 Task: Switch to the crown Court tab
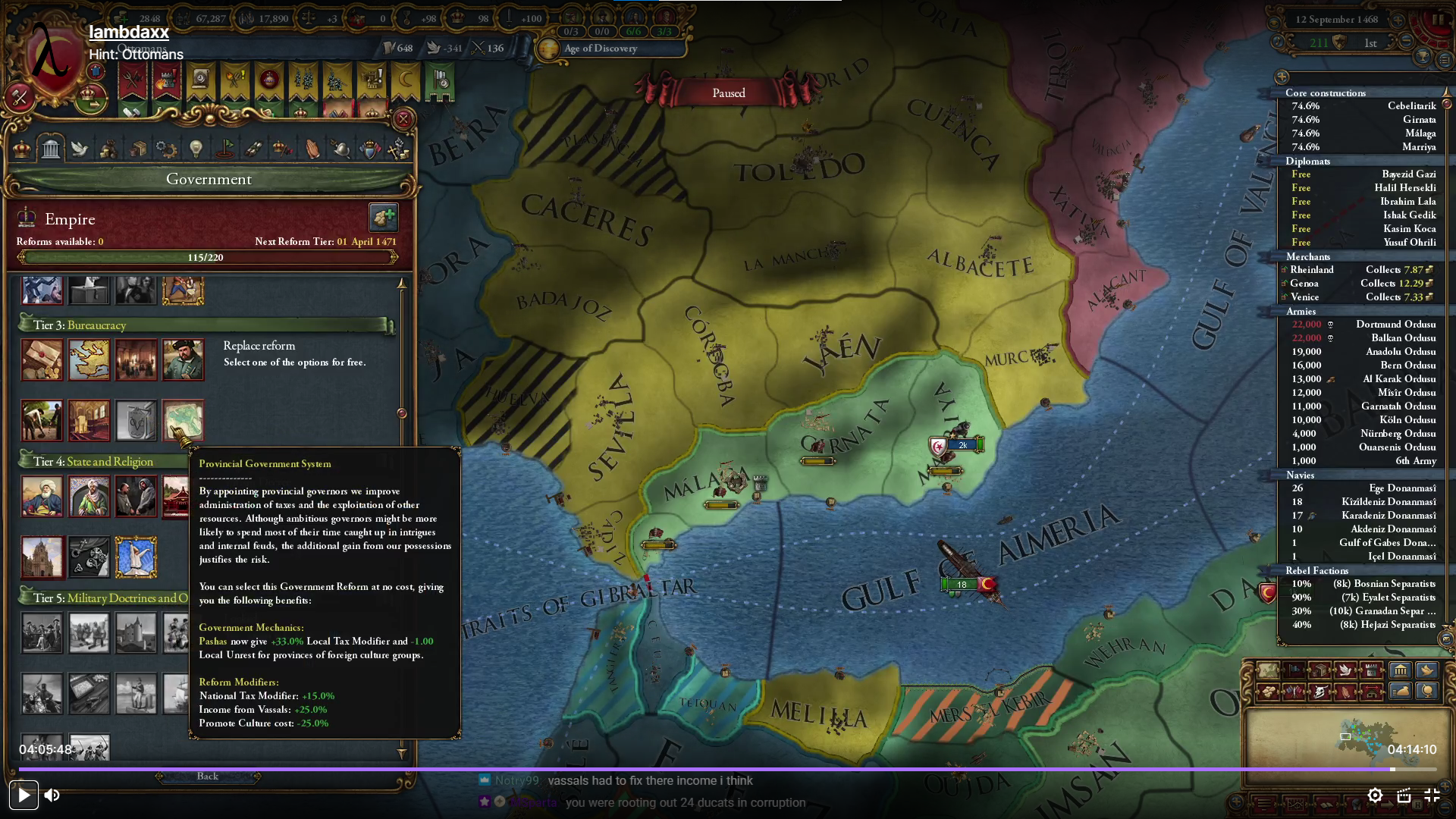click(x=22, y=149)
